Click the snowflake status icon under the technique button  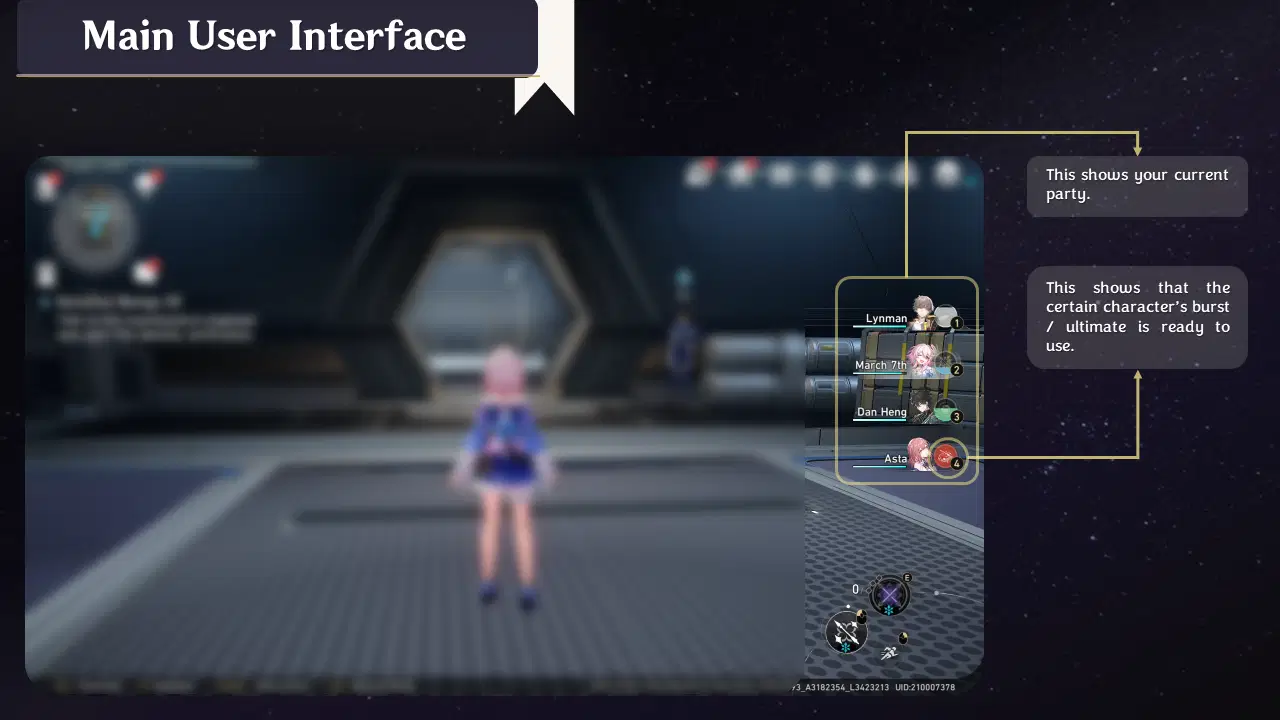point(888,609)
